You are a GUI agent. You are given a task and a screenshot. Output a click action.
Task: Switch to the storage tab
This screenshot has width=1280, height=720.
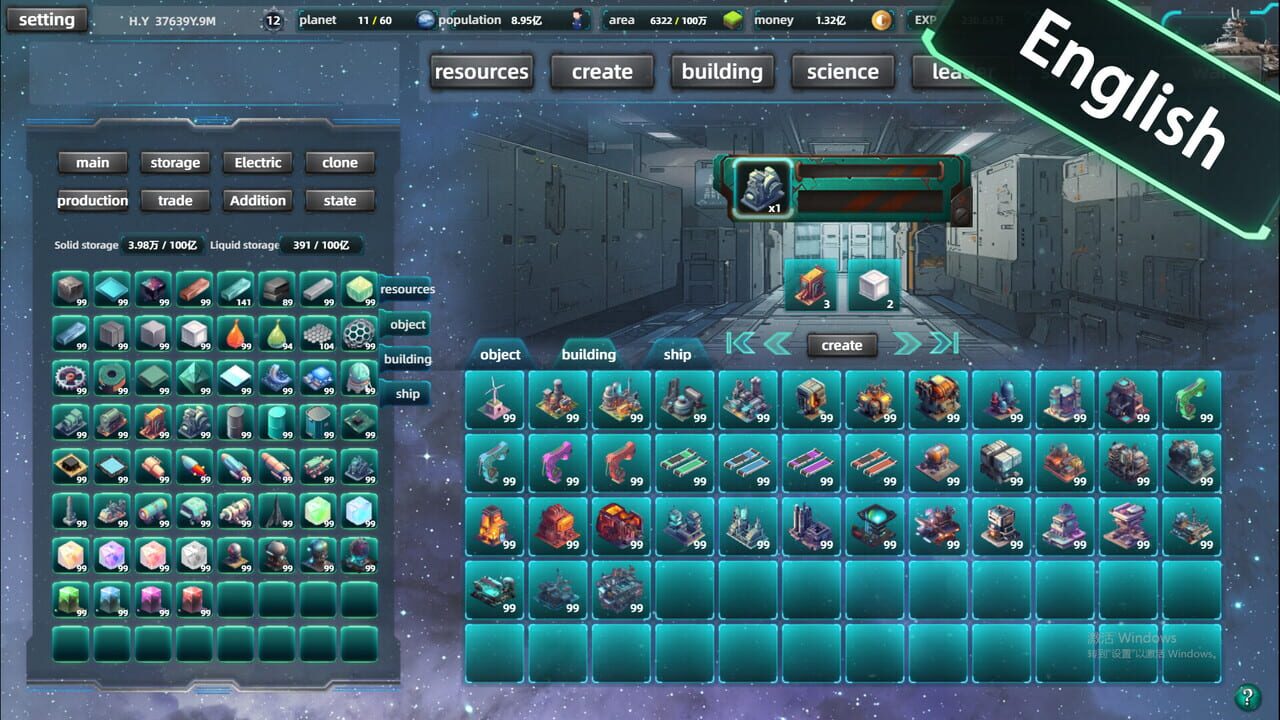[x=175, y=162]
